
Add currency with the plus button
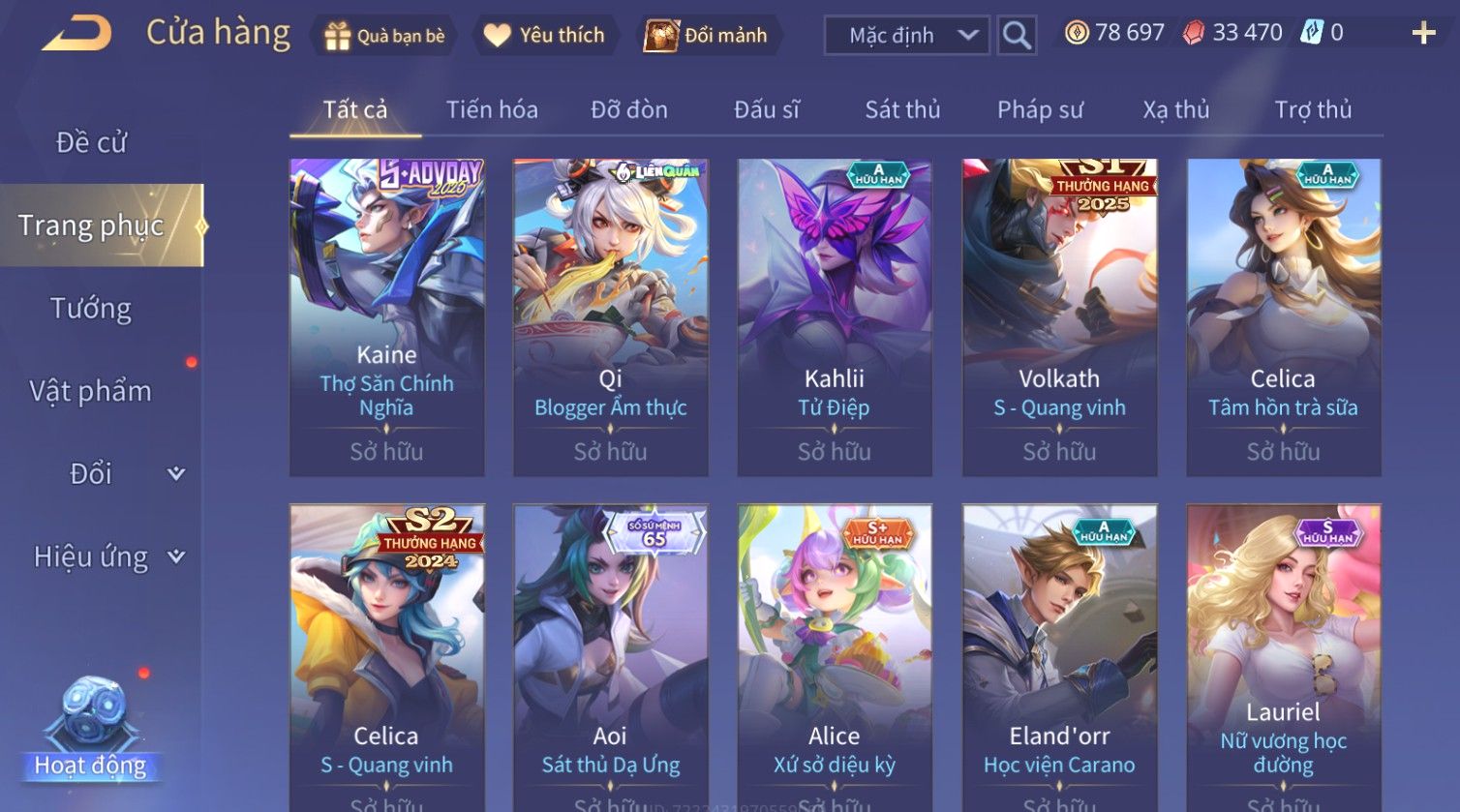click(x=1423, y=34)
